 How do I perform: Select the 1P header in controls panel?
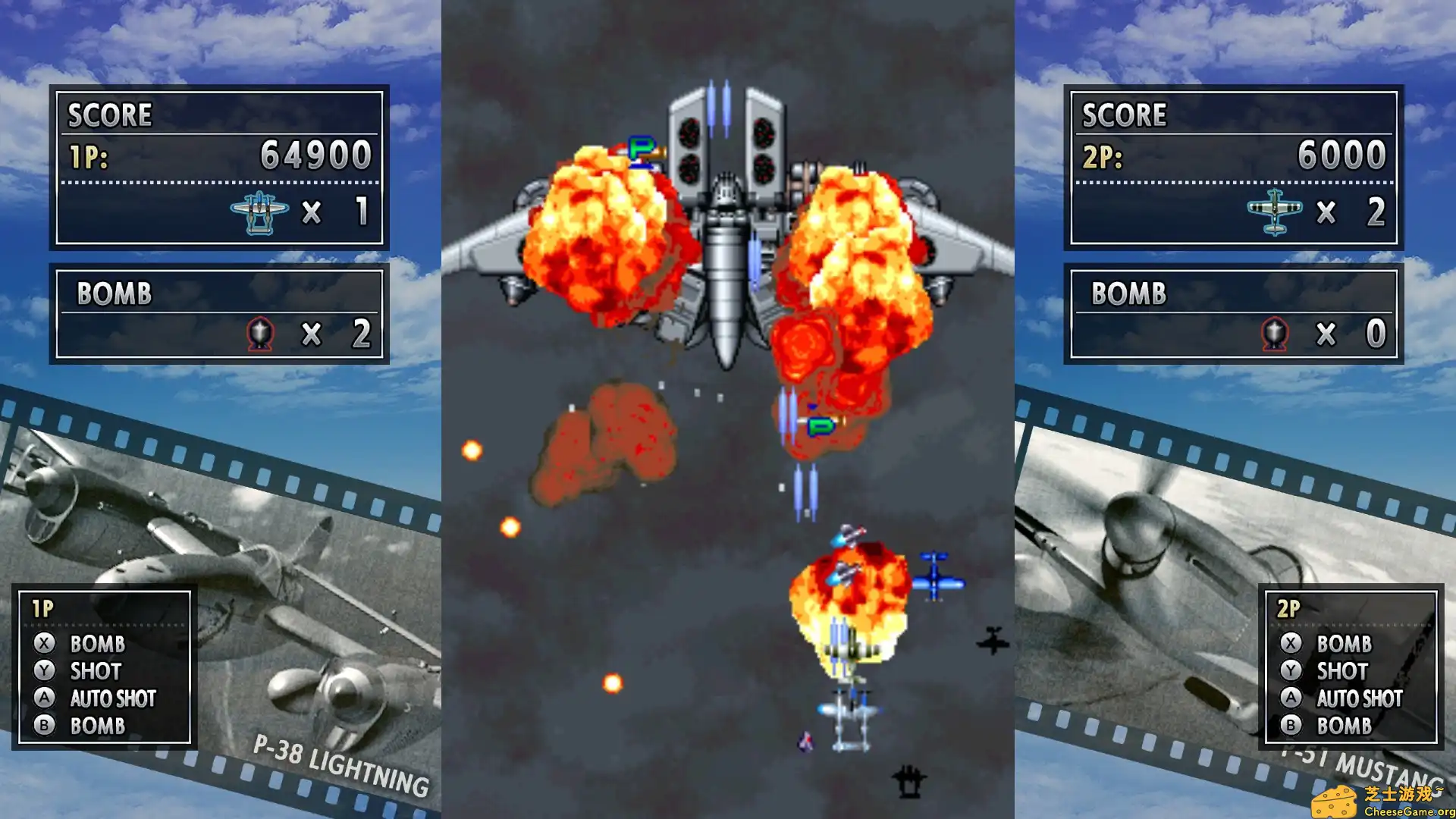click(x=42, y=607)
